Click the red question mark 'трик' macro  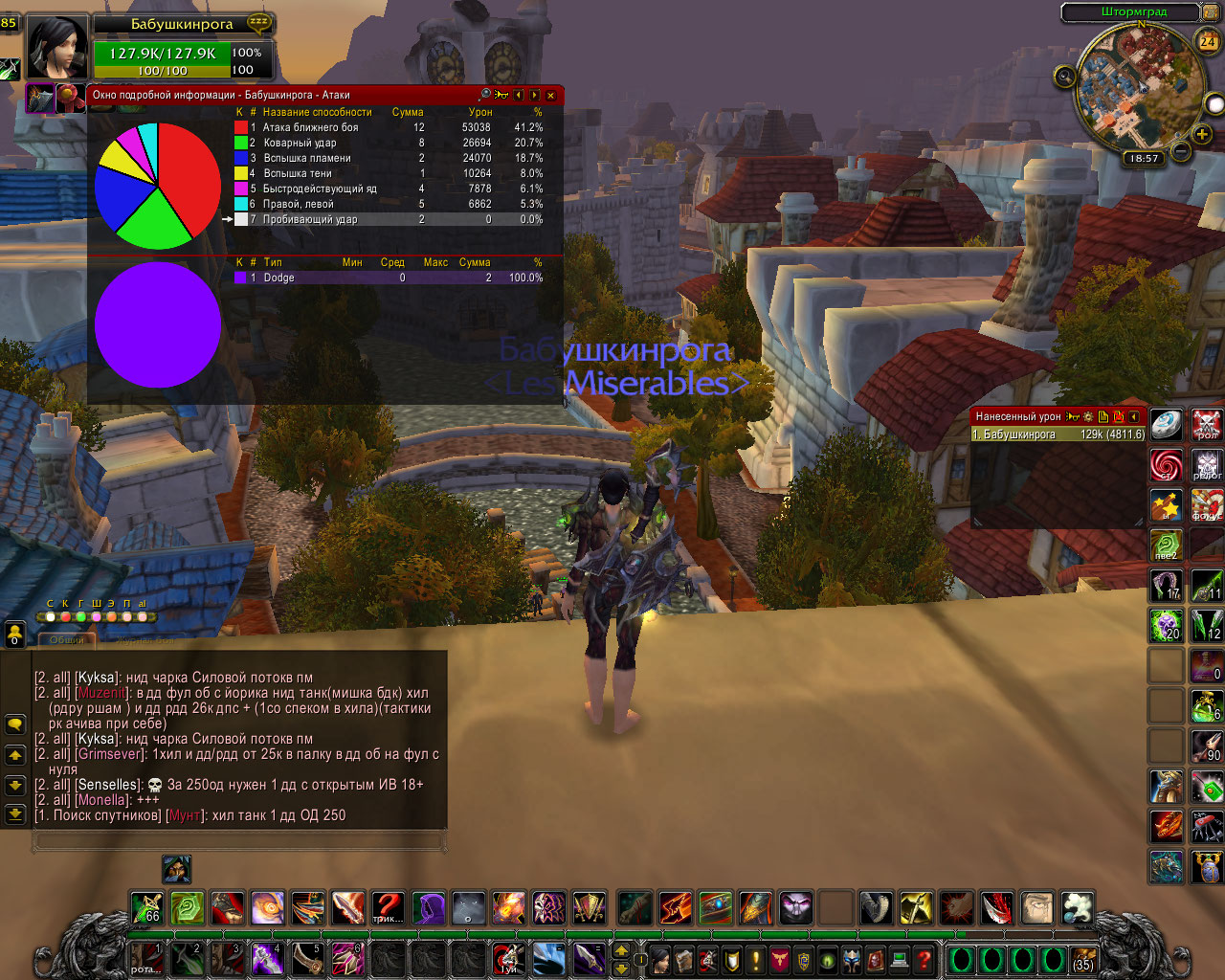pos(388,906)
